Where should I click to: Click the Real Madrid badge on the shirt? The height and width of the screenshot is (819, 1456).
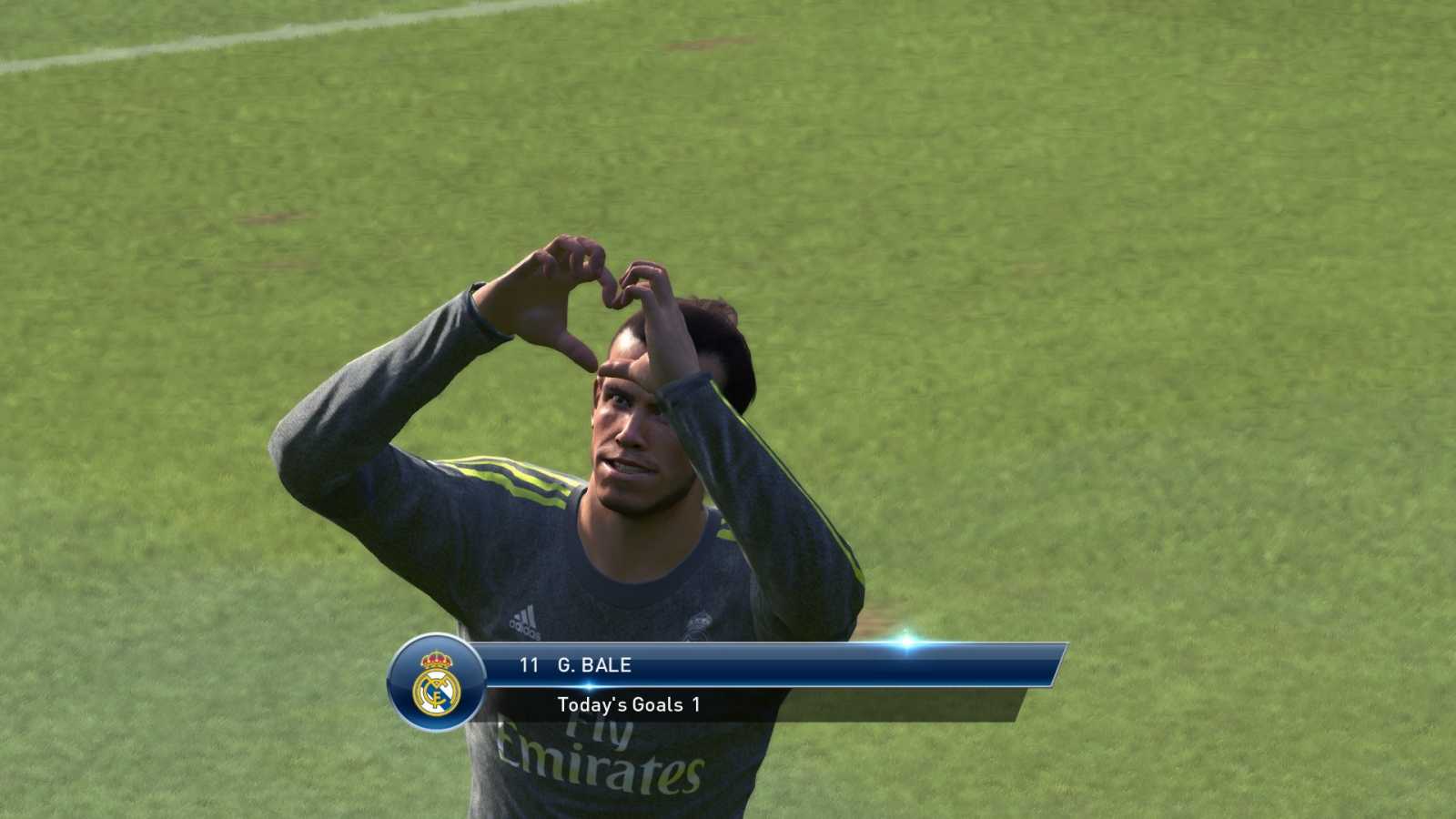click(697, 622)
